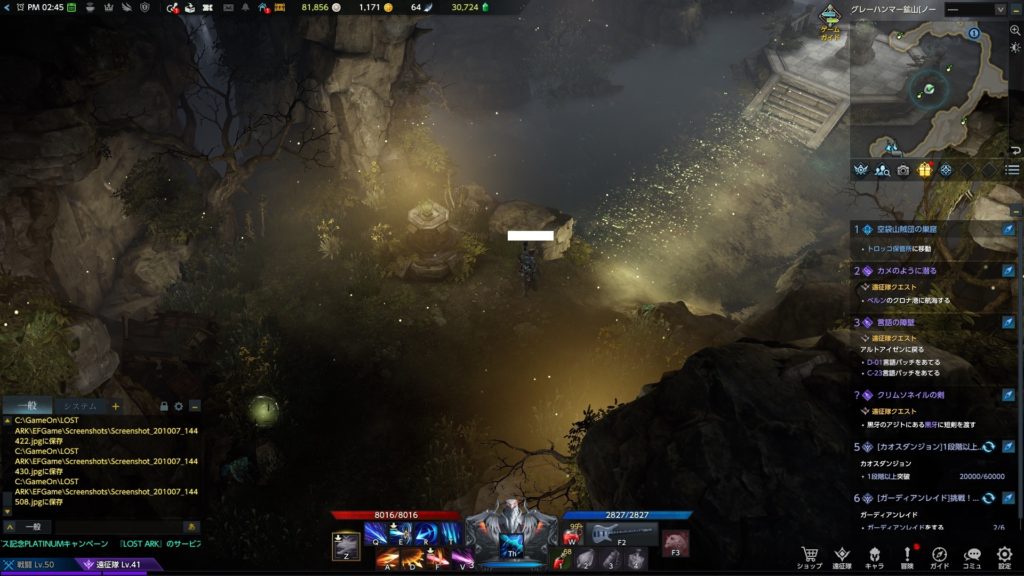Open the キャラ character menu

pos(874,557)
